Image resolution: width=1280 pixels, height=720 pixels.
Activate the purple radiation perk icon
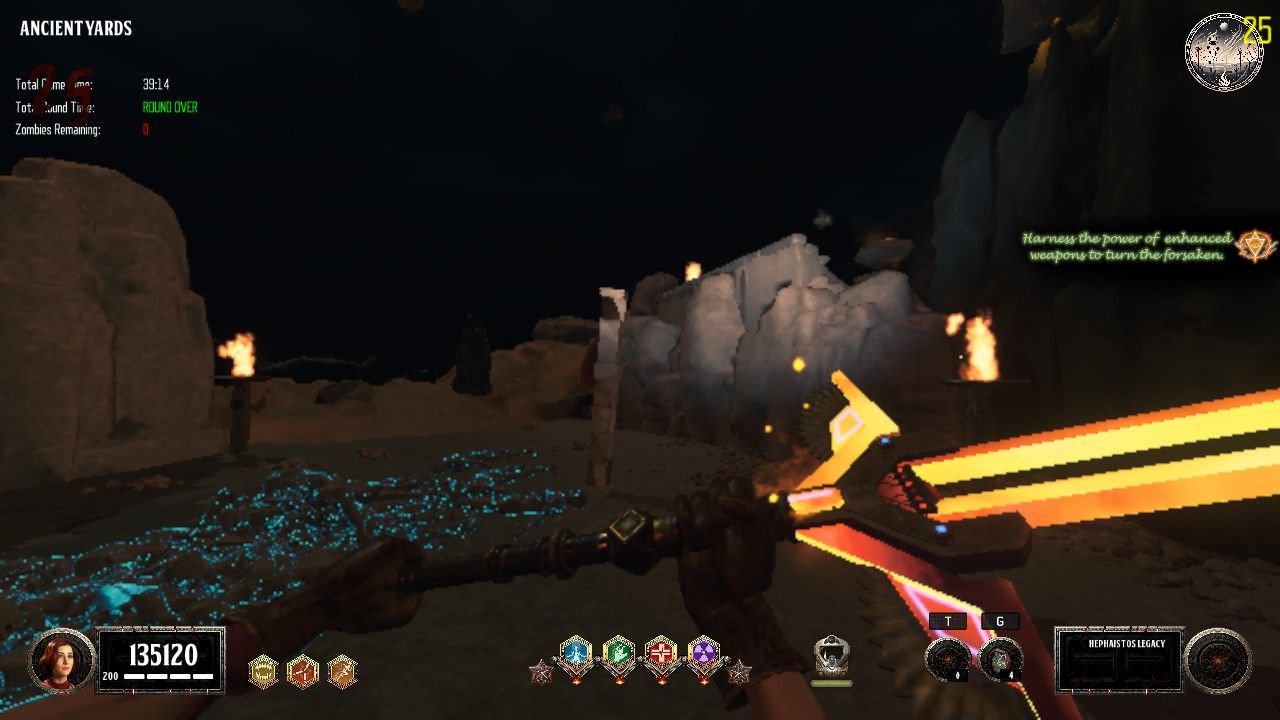(x=704, y=654)
